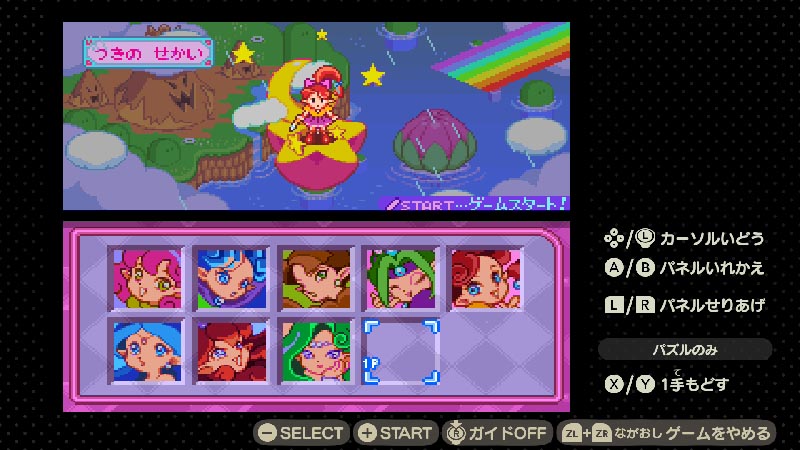Select the light-blue-haired fairy on blue background
This screenshot has height=450, width=800.
click(146, 352)
